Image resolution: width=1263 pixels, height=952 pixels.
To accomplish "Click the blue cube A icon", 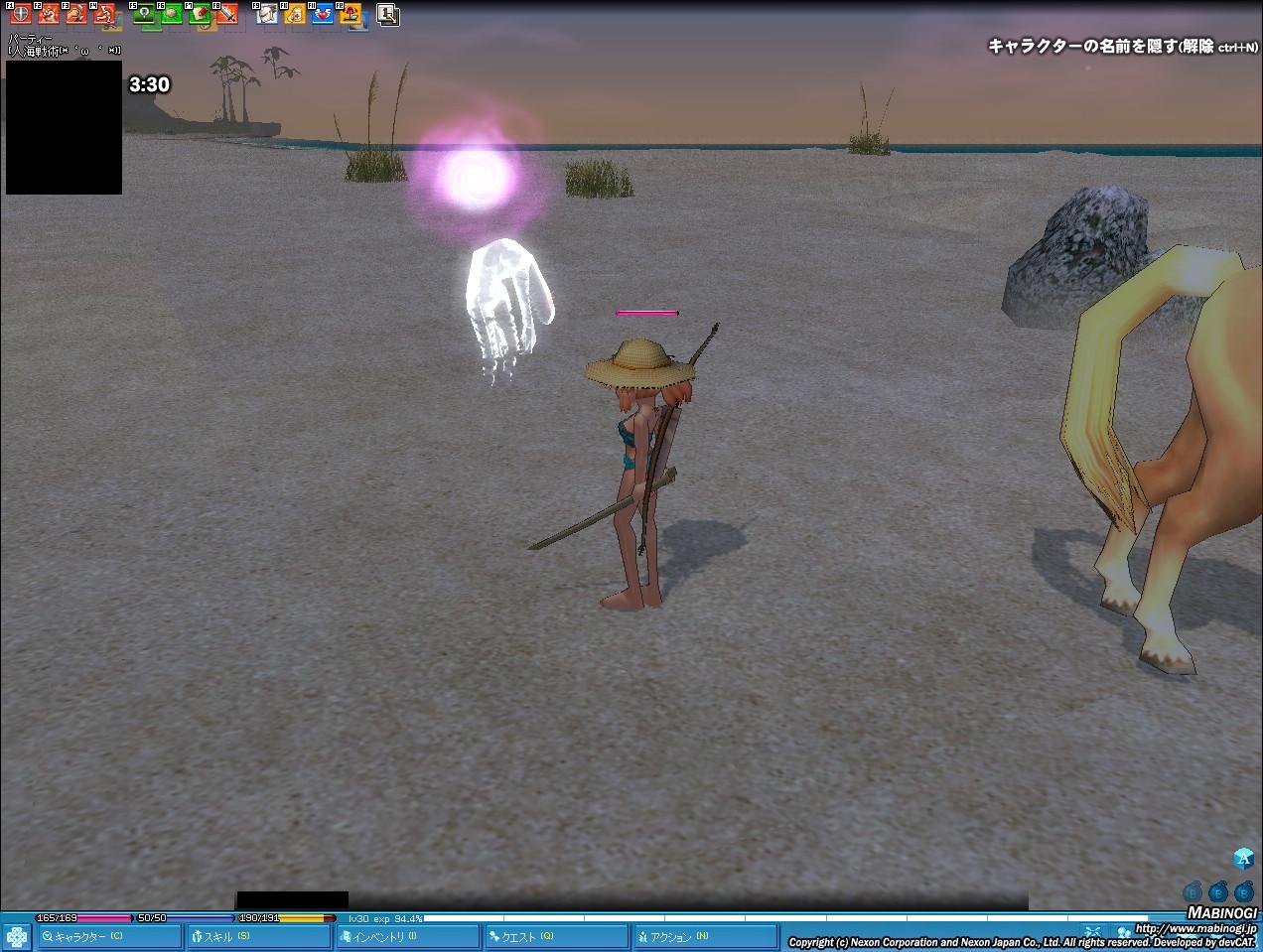I will [1243, 859].
